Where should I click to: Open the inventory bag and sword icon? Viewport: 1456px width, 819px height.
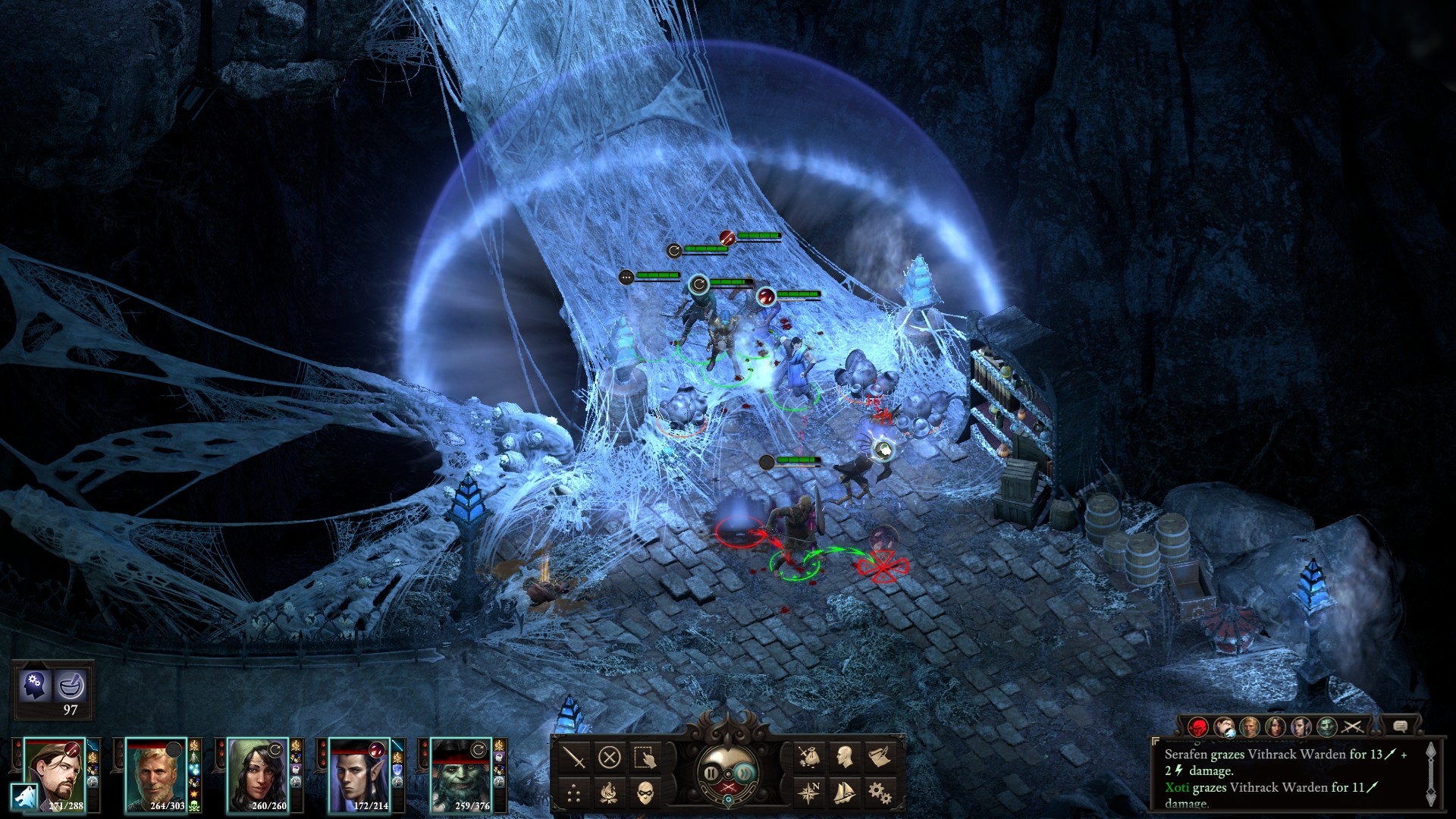pos(808,756)
